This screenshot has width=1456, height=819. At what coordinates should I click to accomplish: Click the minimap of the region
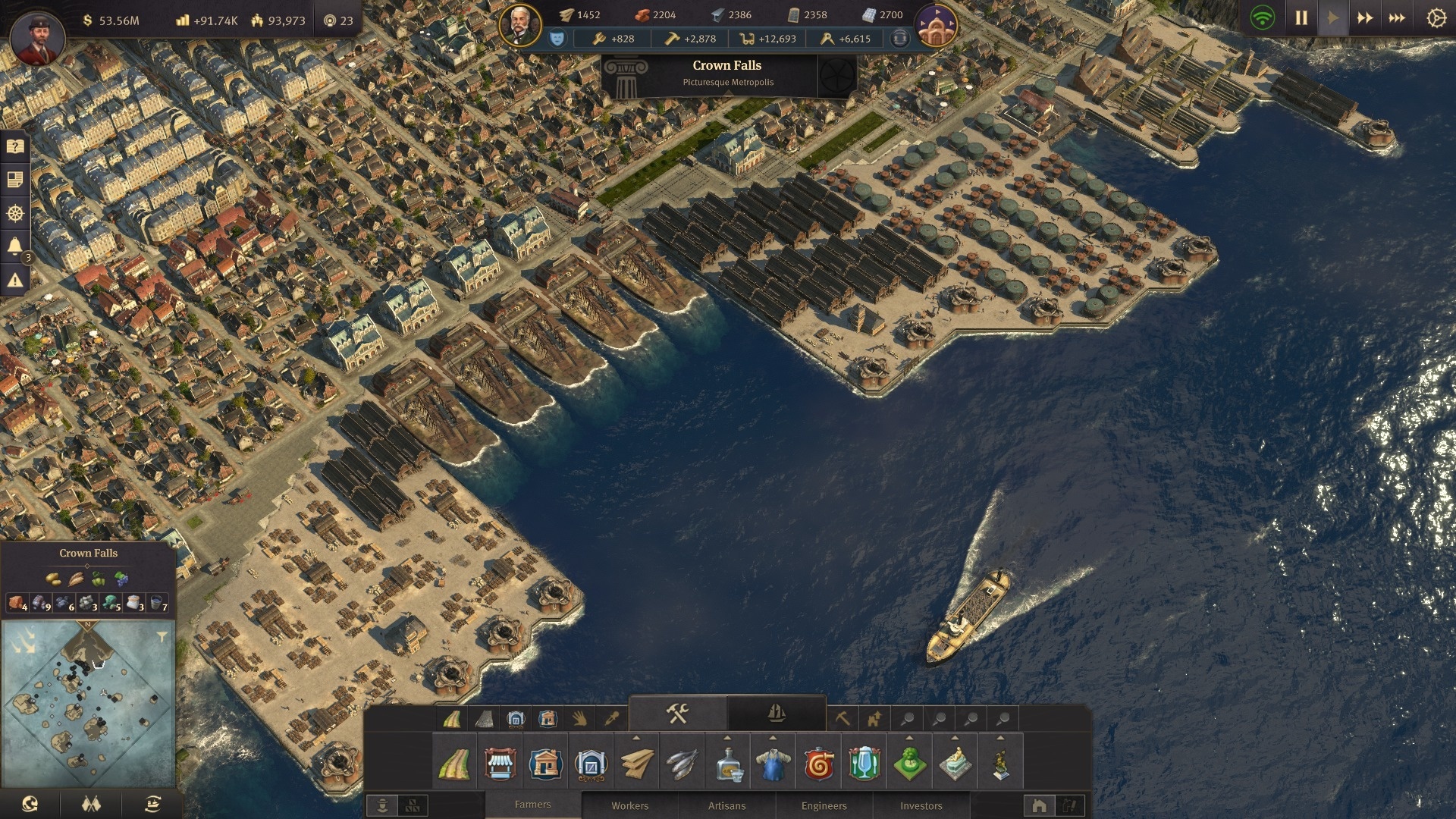tap(88, 705)
